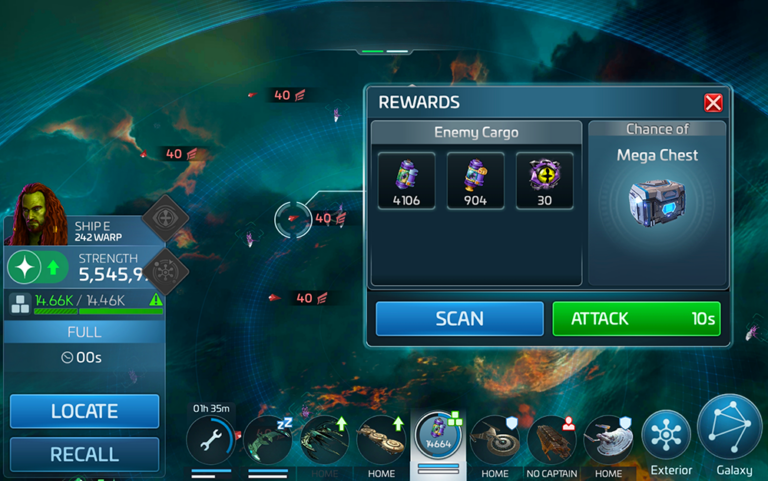Select the ship slot labeled No Captain
This screenshot has height=481, width=768.
pos(553,440)
